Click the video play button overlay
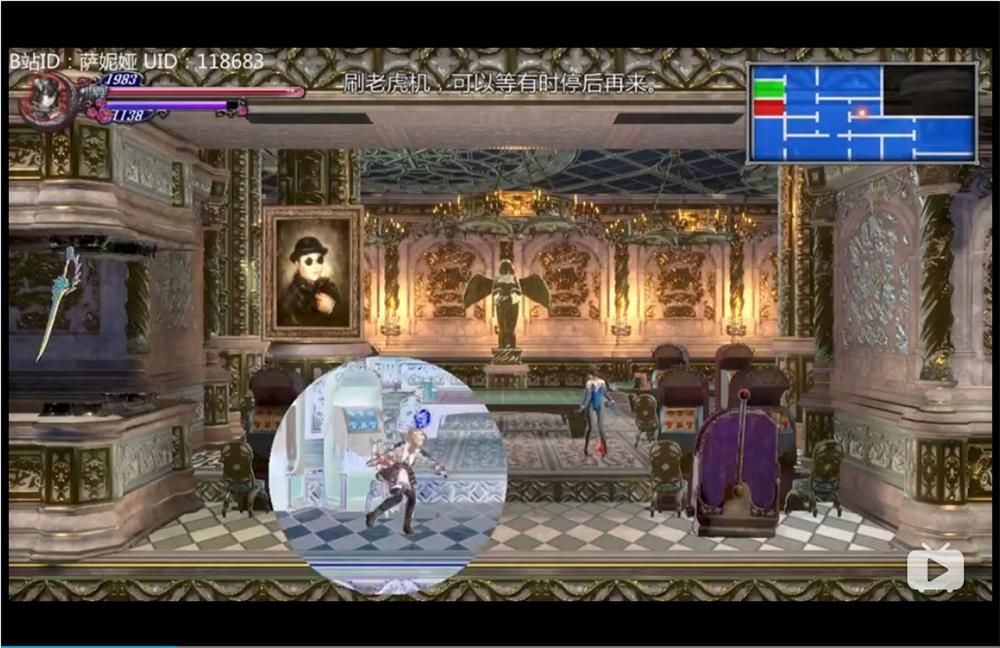The image size is (1000, 648). [x=936, y=570]
